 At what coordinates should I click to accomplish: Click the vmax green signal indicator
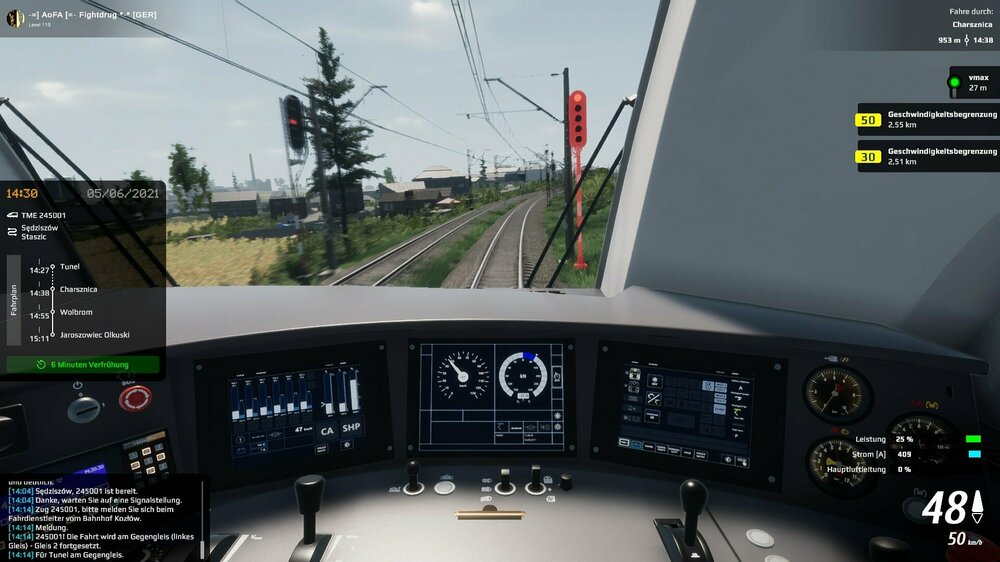954,82
